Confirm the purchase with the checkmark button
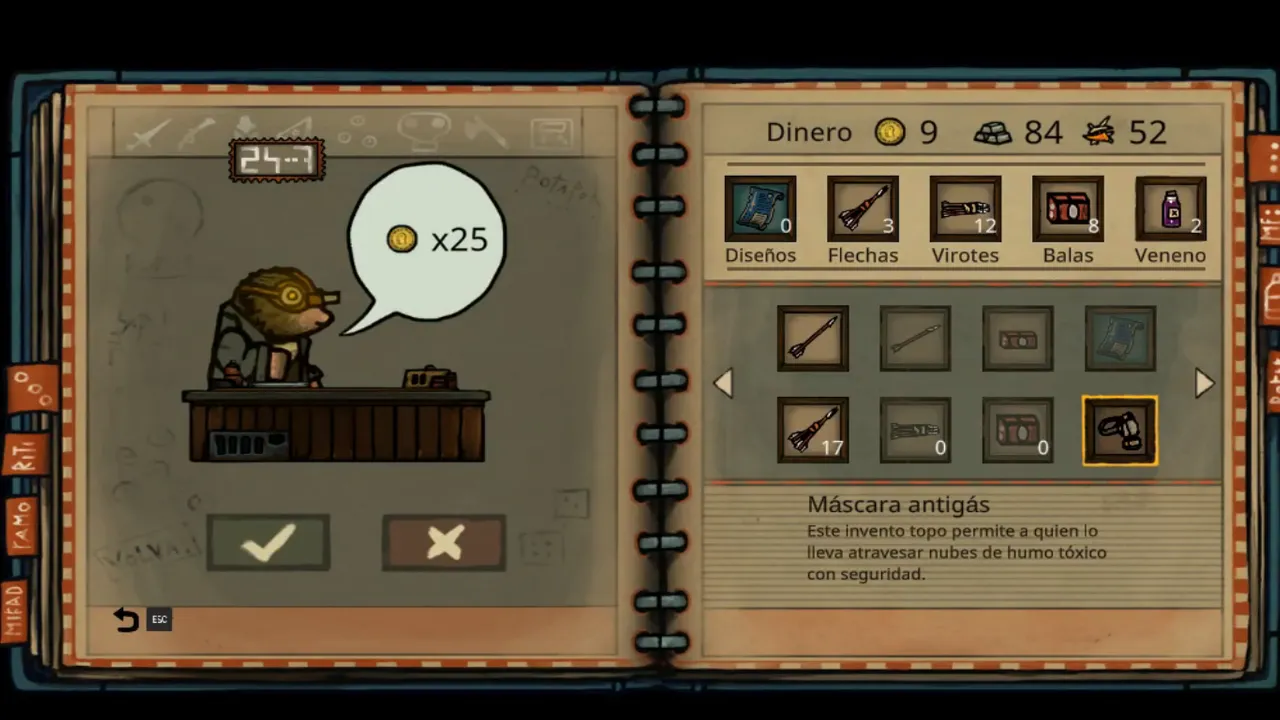Image resolution: width=1280 pixels, height=720 pixels. (x=268, y=542)
